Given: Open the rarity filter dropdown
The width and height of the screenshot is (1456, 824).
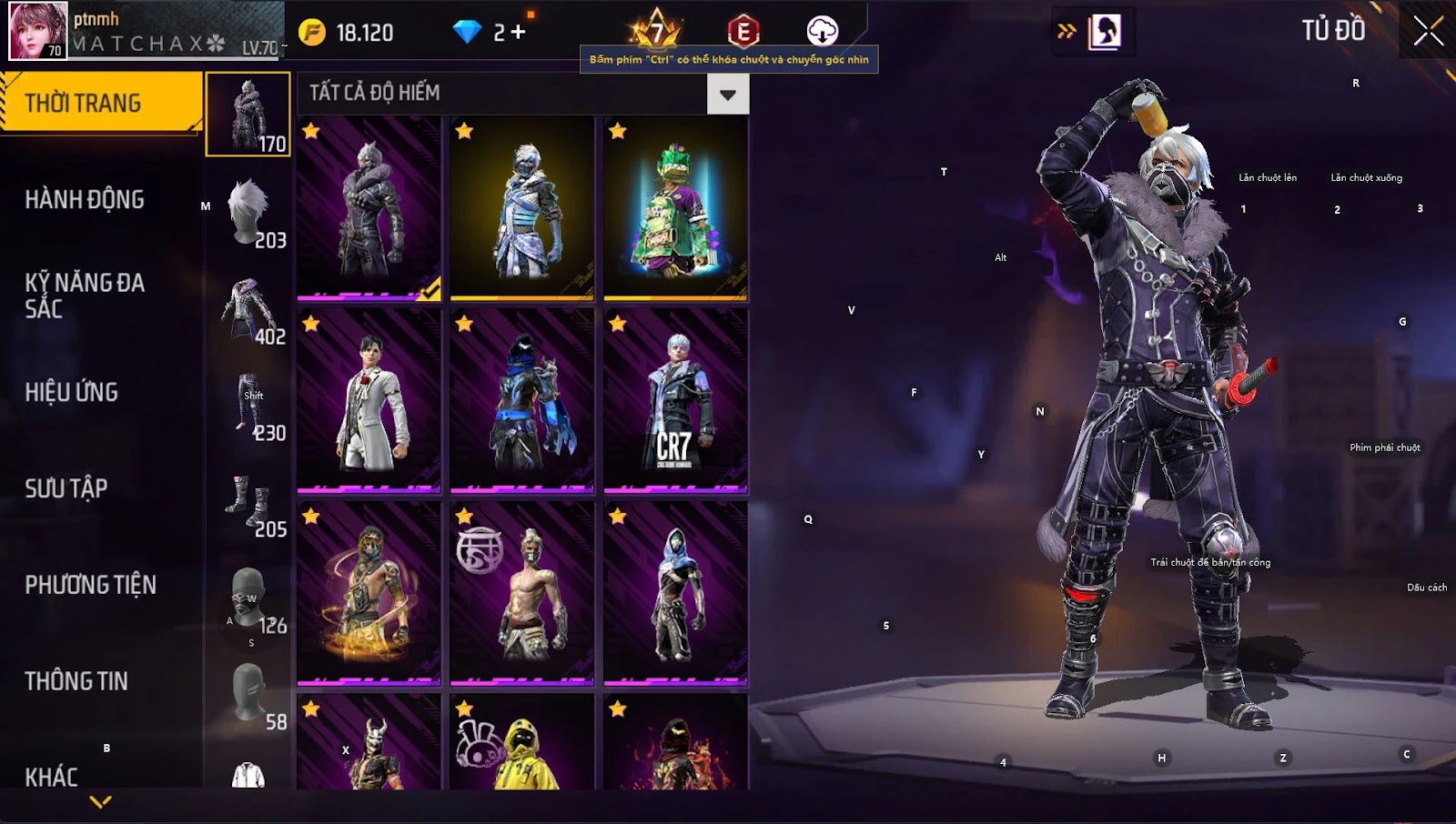Looking at the screenshot, I should tap(727, 94).
